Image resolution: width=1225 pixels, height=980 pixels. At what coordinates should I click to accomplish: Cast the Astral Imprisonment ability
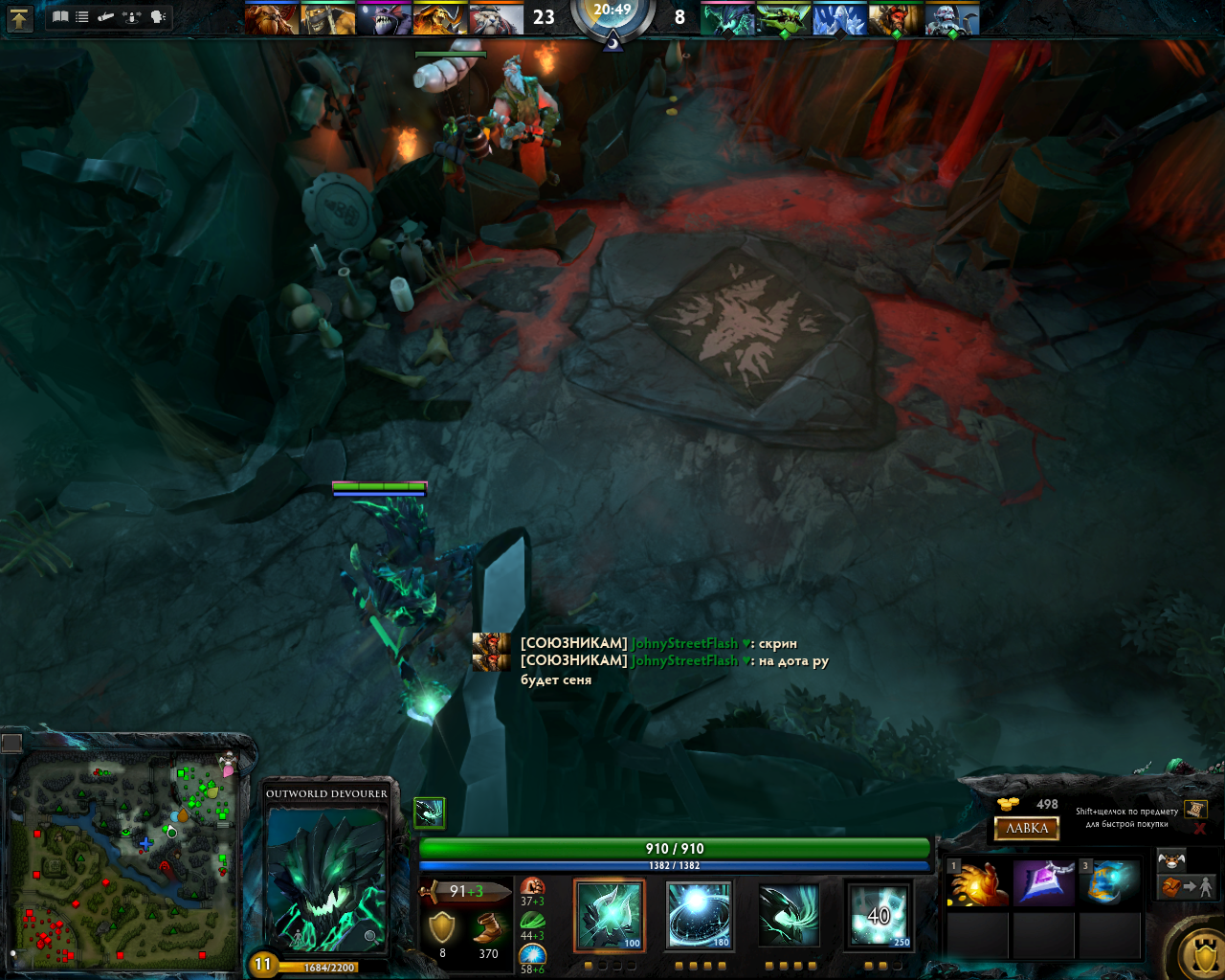(699, 915)
